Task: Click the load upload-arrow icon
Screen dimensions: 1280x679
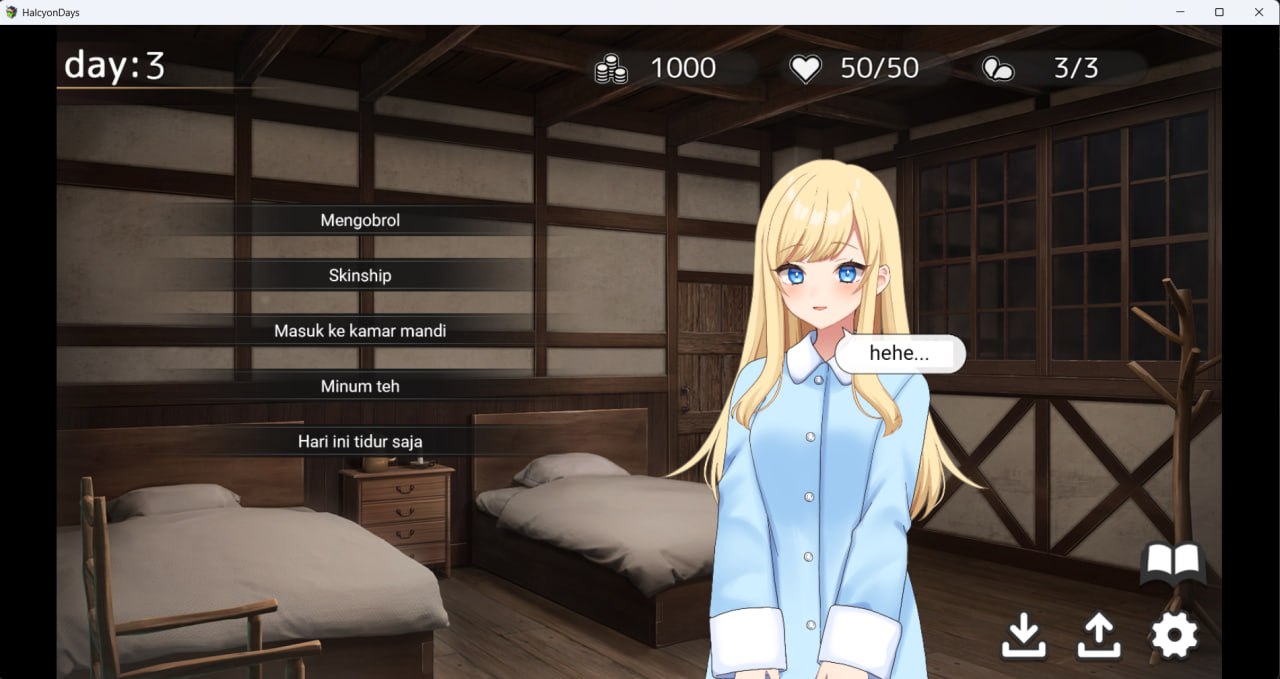Action: coord(1098,635)
